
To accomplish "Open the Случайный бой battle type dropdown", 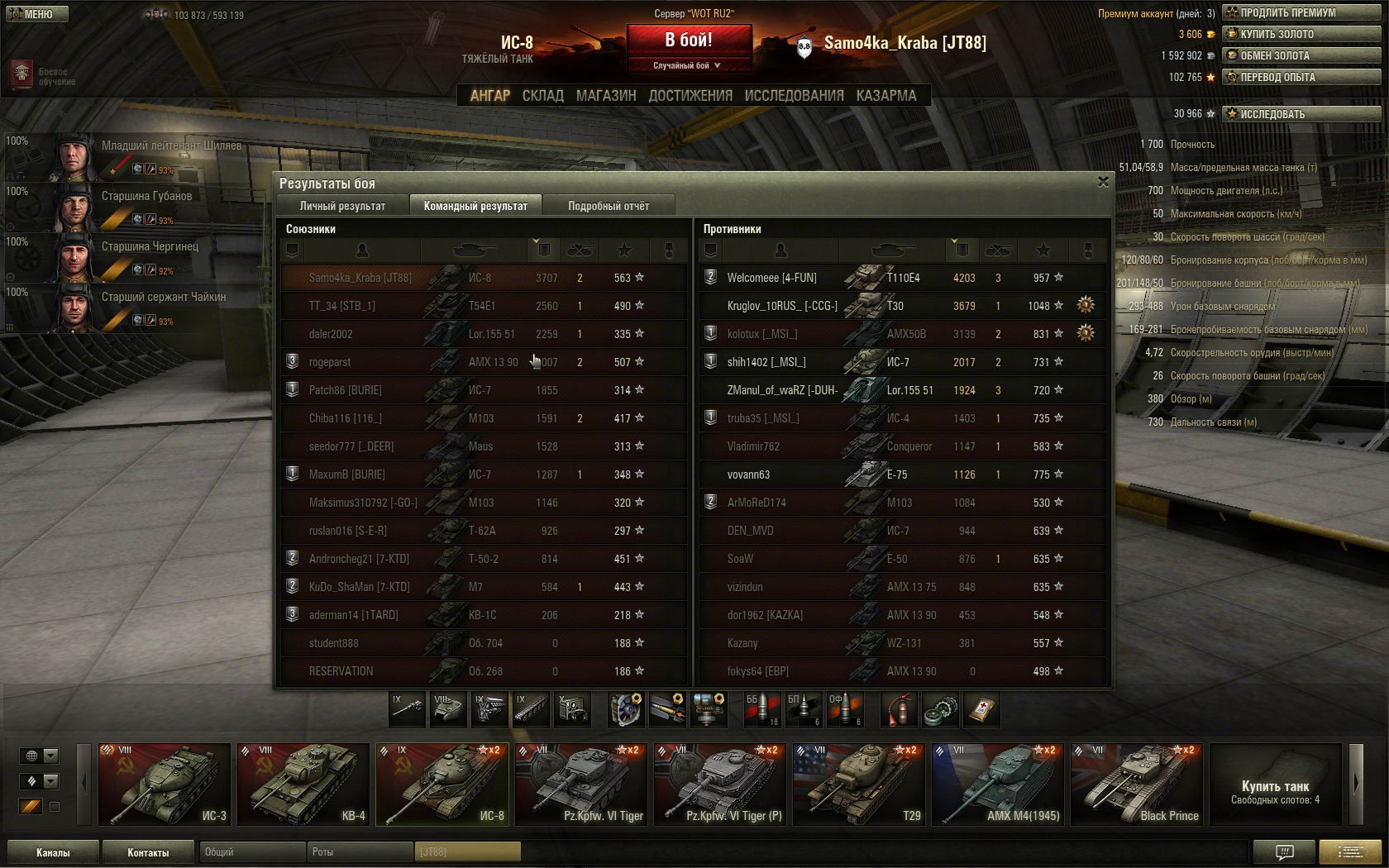I will point(688,65).
